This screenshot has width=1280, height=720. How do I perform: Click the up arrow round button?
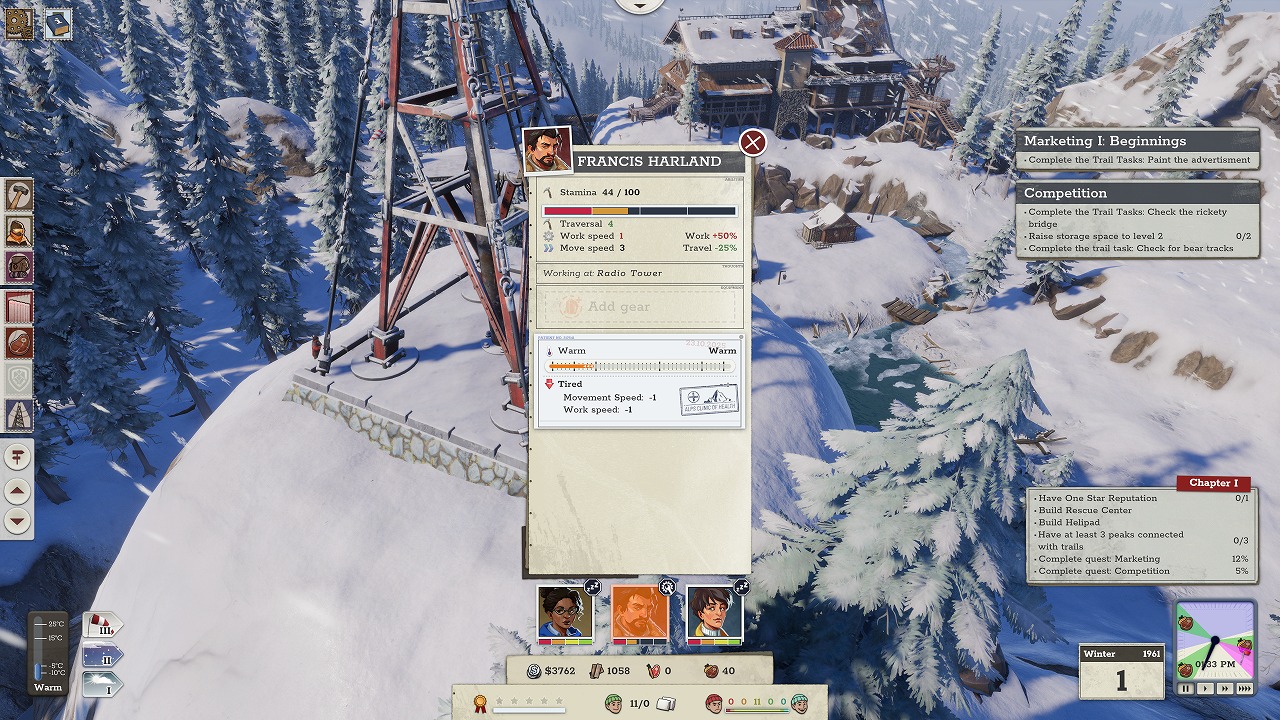click(x=18, y=490)
